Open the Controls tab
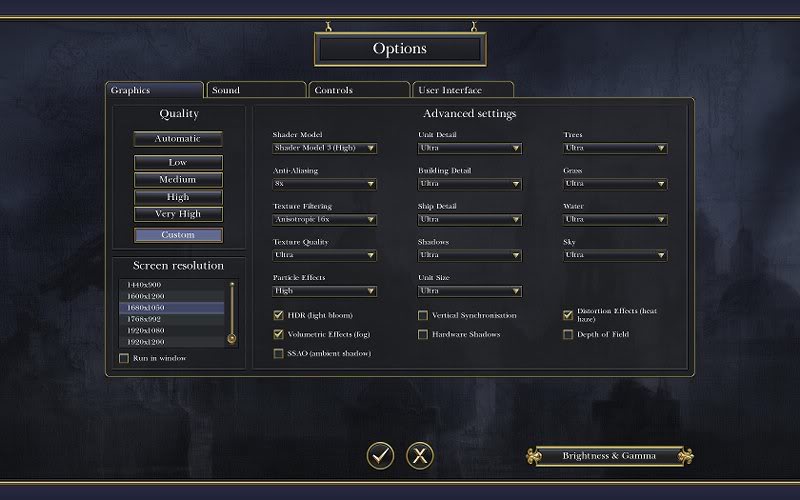Screen dimensions: 800x500 coord(358,90)
